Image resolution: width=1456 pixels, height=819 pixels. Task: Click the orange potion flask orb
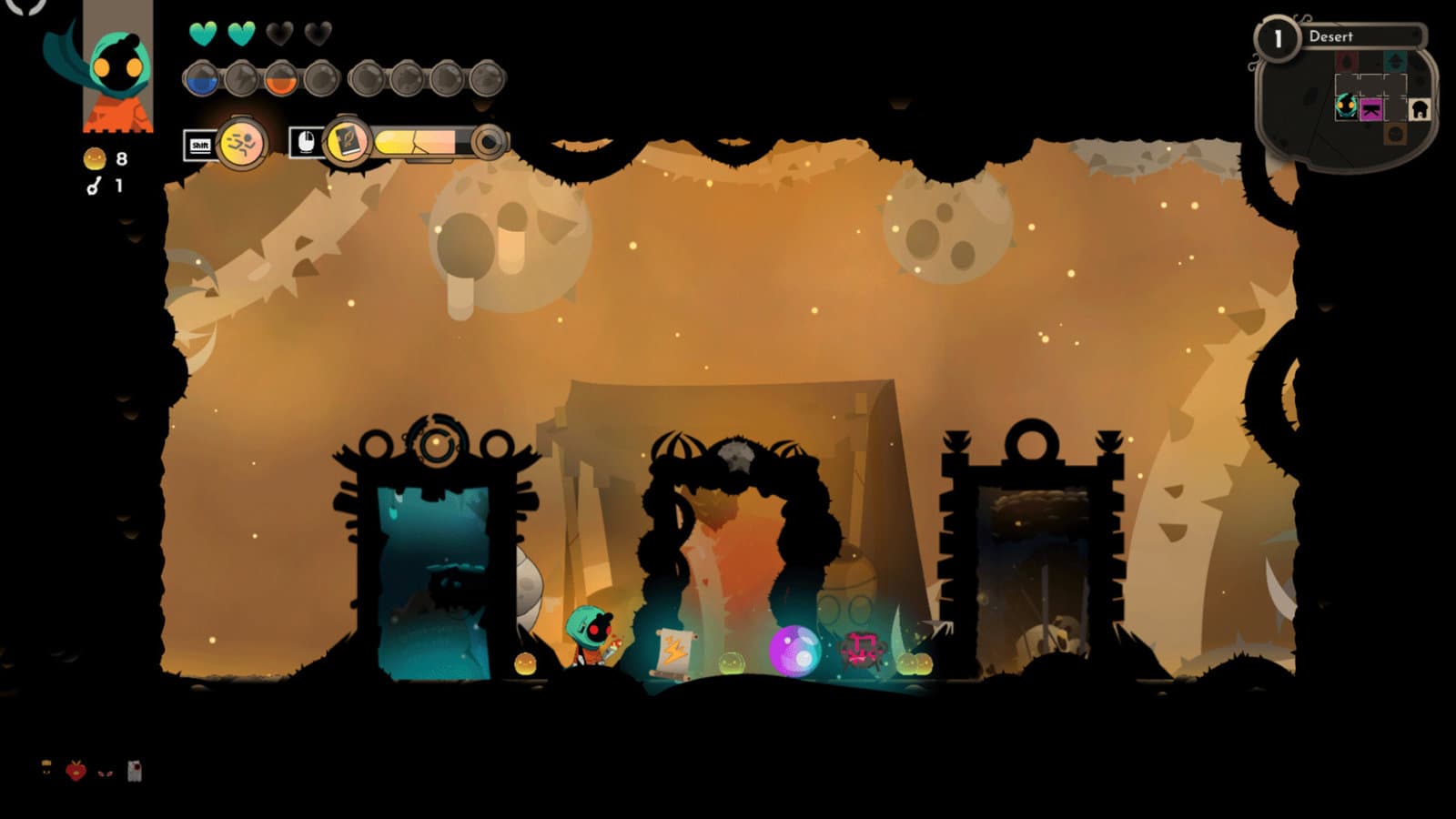(x=281, y=80)
